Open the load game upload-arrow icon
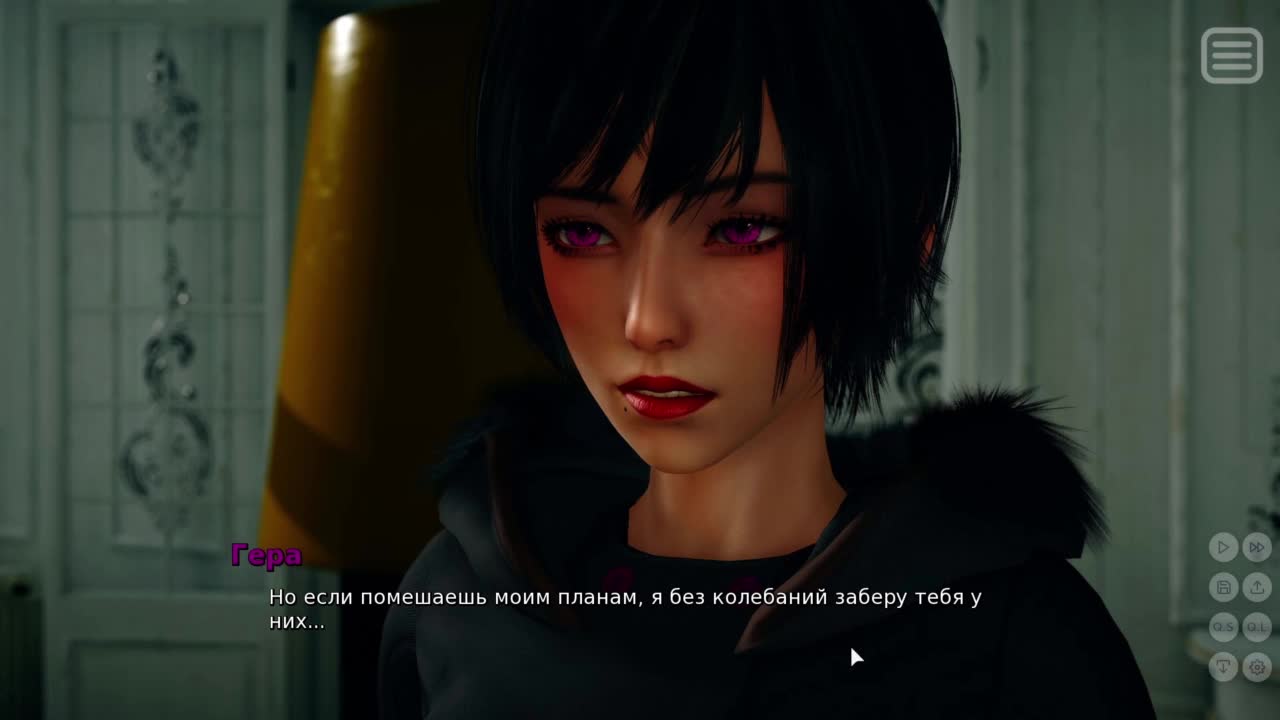 coord(1257,587)
